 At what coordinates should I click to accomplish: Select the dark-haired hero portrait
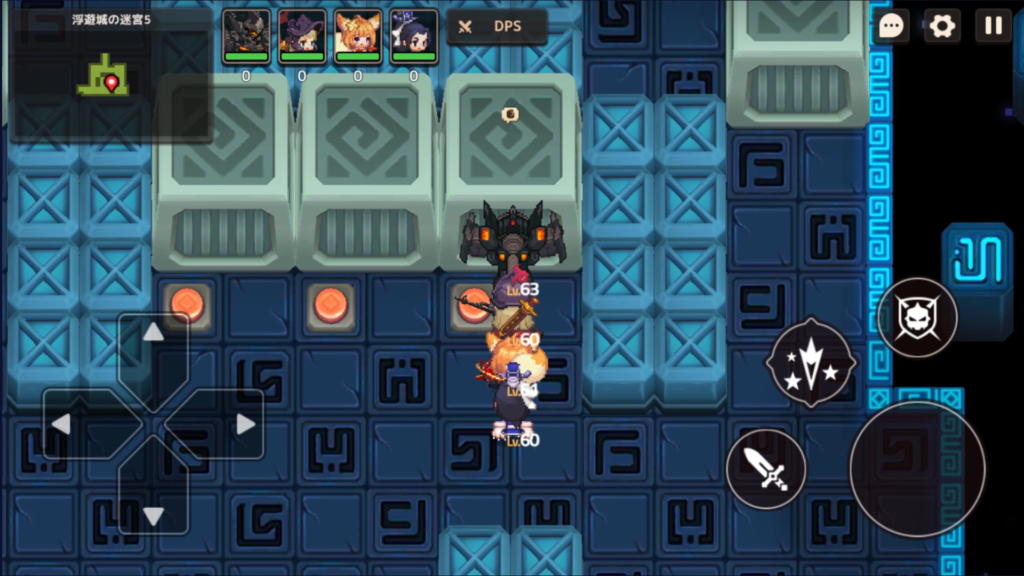[x=414, y=36]
